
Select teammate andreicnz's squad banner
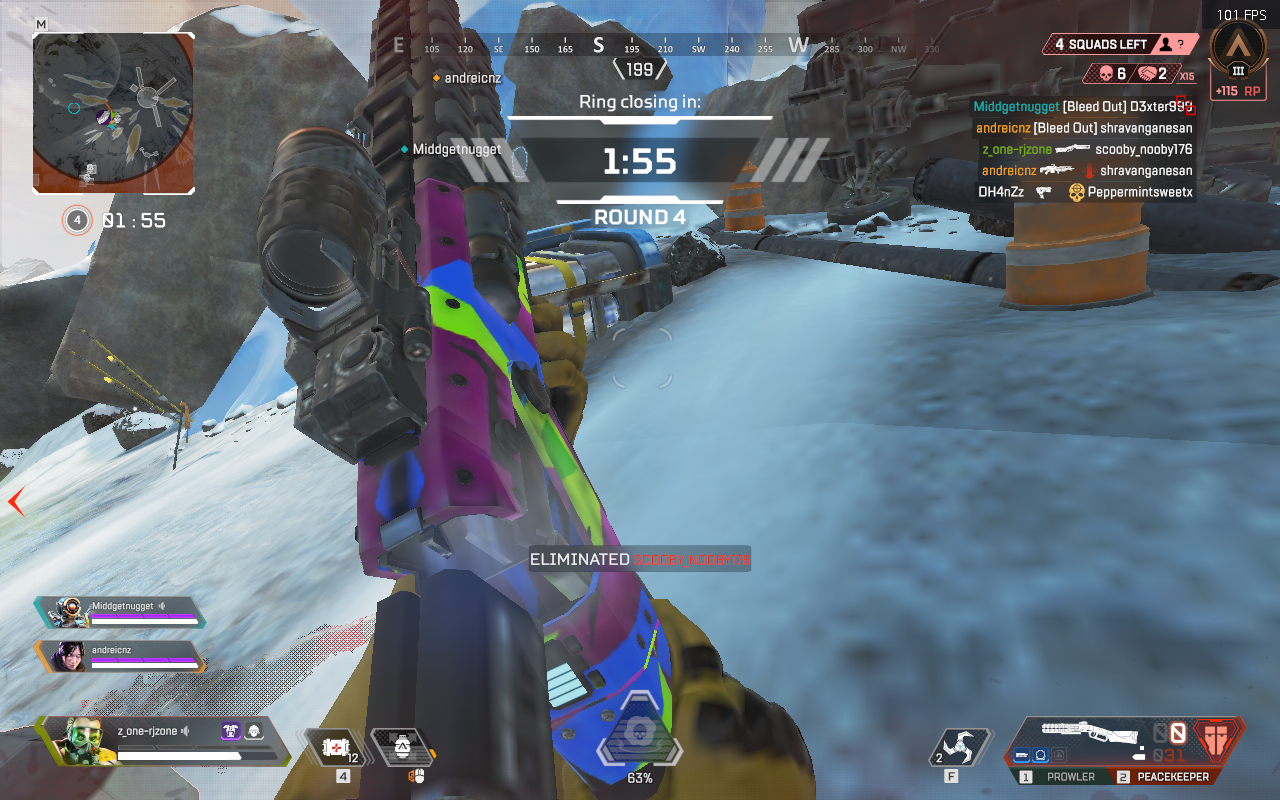point(120,656)
